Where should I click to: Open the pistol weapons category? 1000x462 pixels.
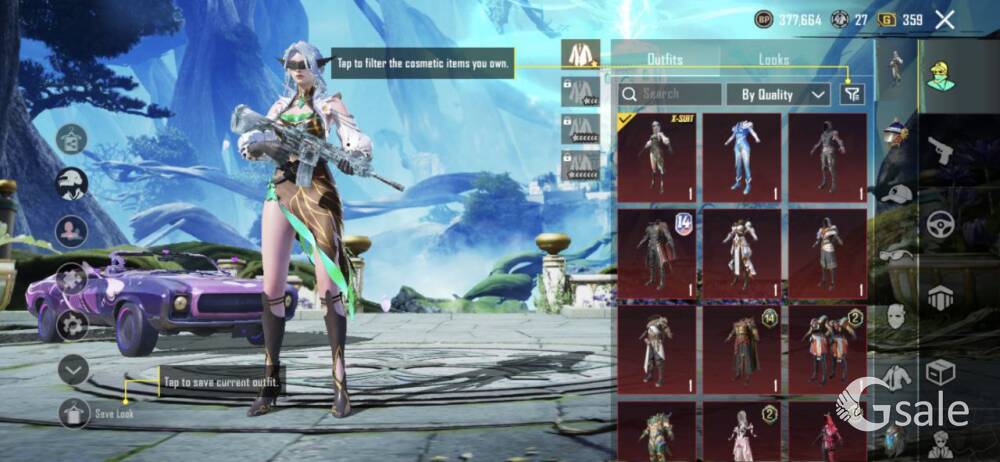point(940,152)
